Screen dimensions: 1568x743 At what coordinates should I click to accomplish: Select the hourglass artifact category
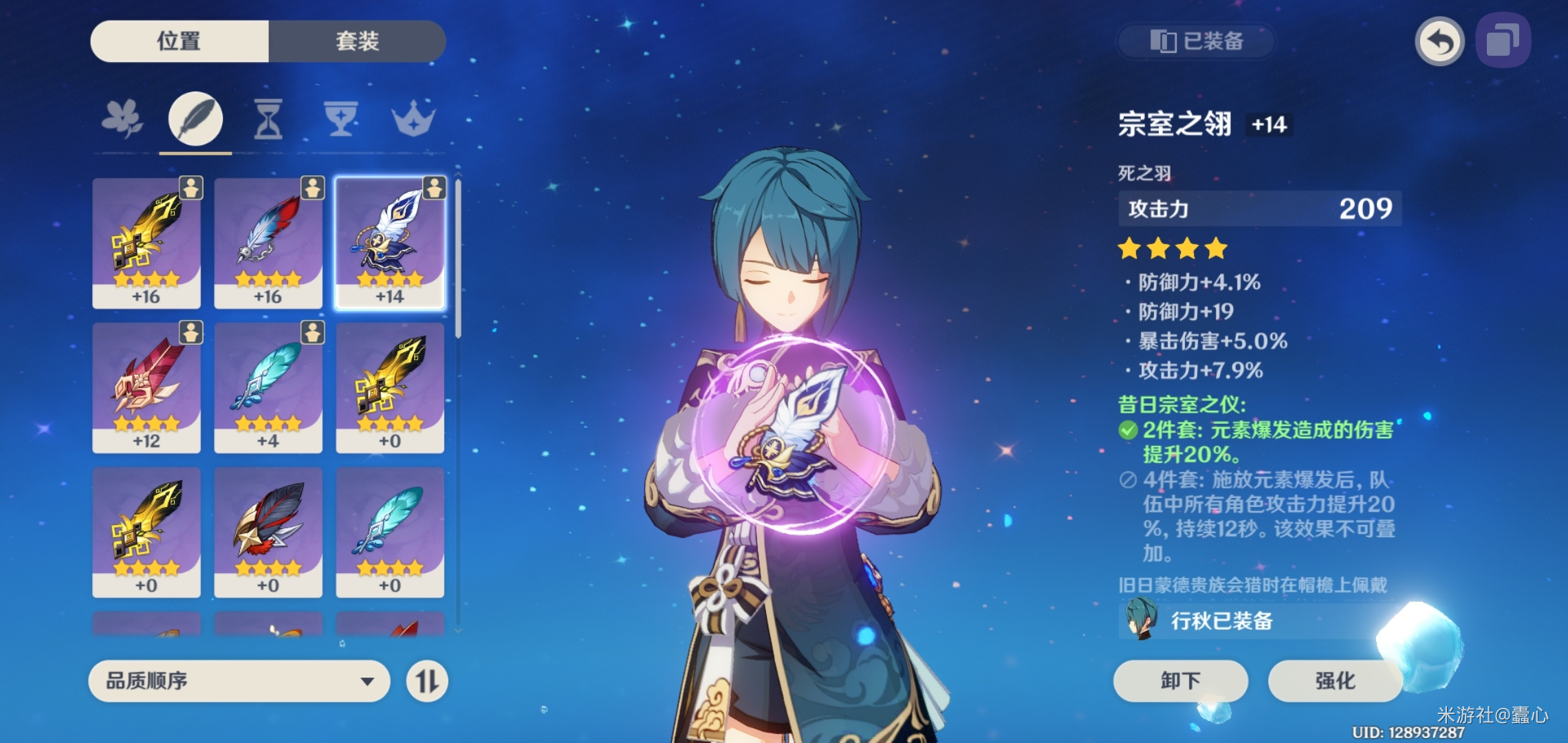tap(268, 119)
